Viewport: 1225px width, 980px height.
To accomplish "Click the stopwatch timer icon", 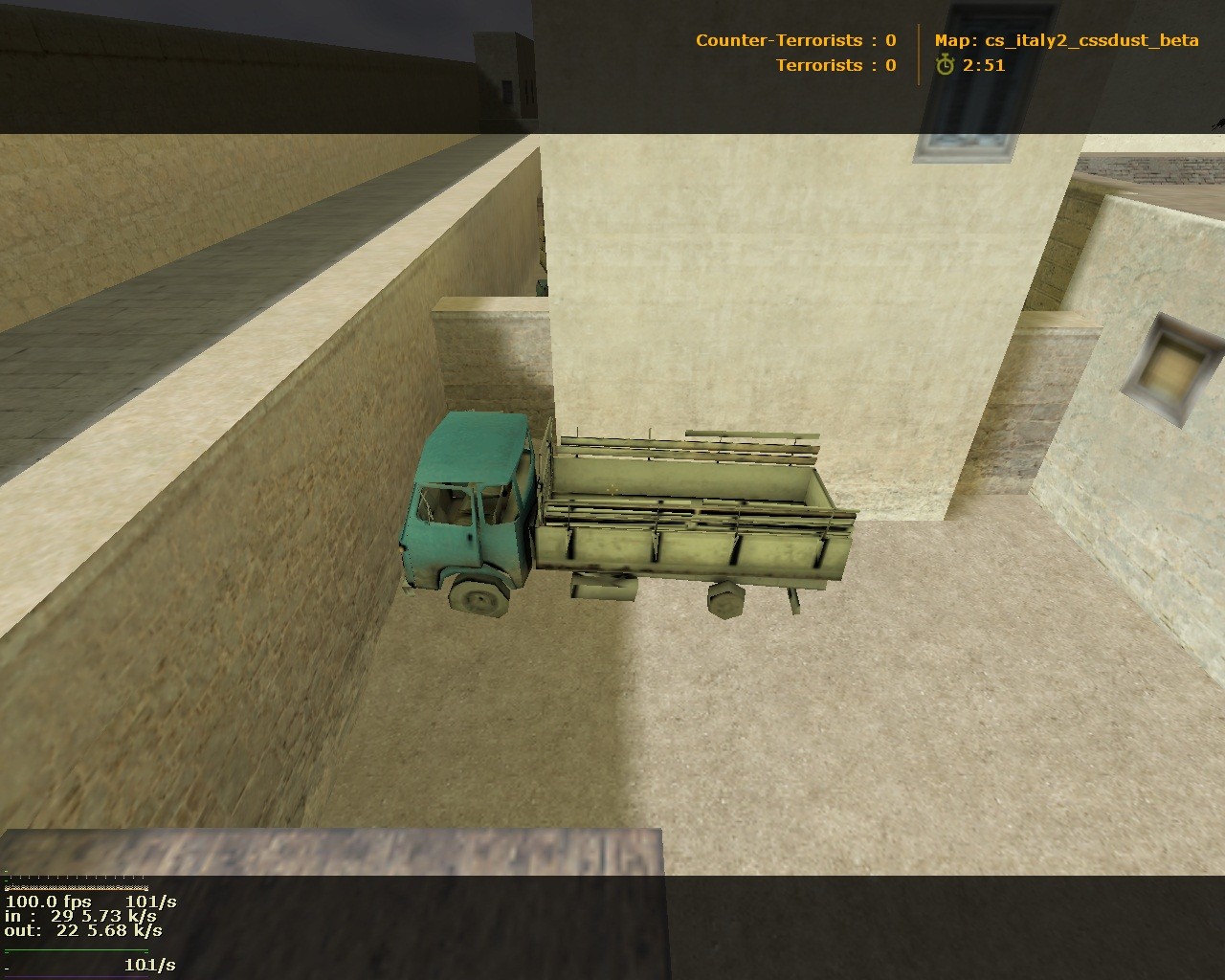I will [944, 67].
